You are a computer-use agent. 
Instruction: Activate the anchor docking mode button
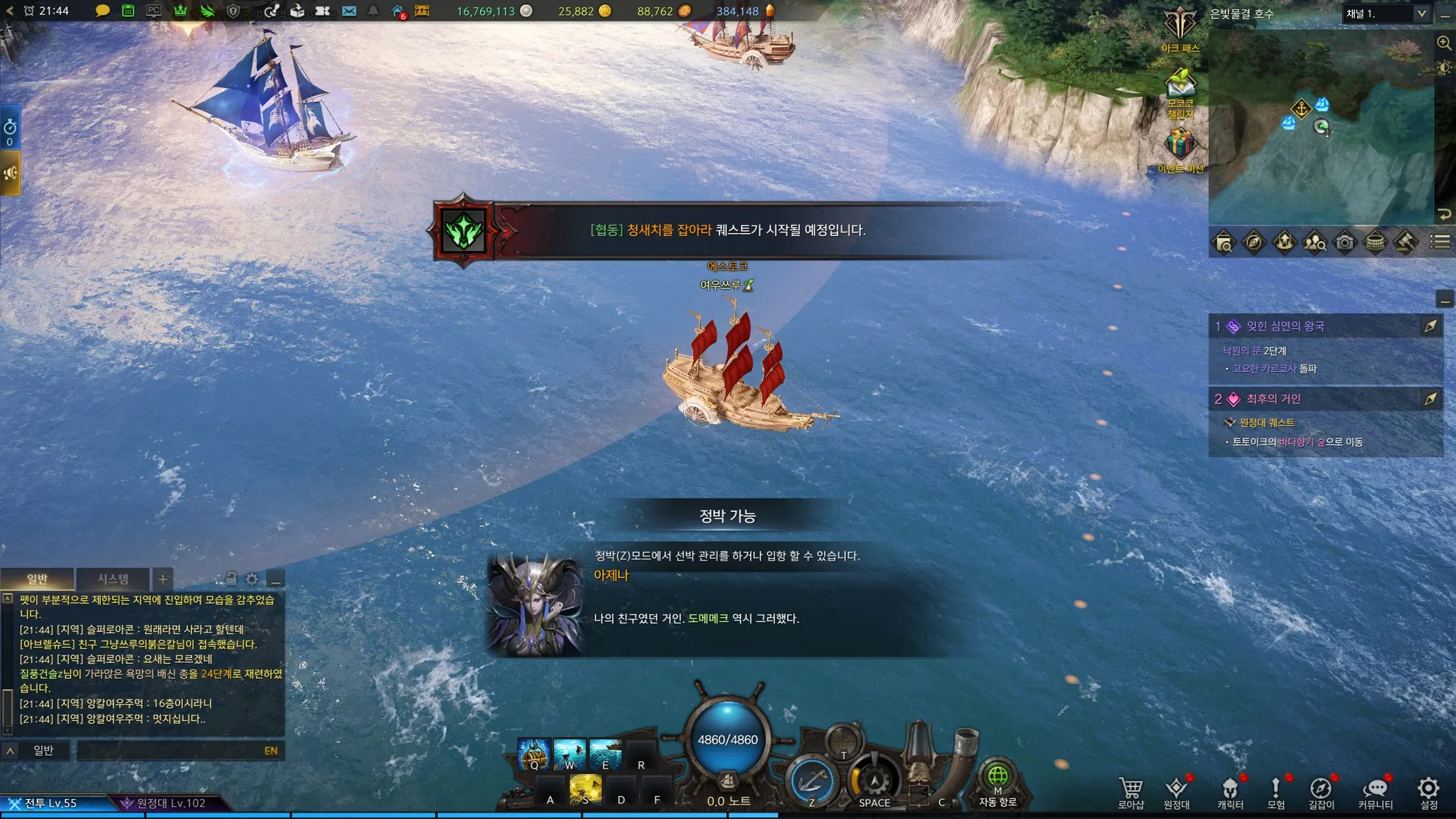coord(812,781)
